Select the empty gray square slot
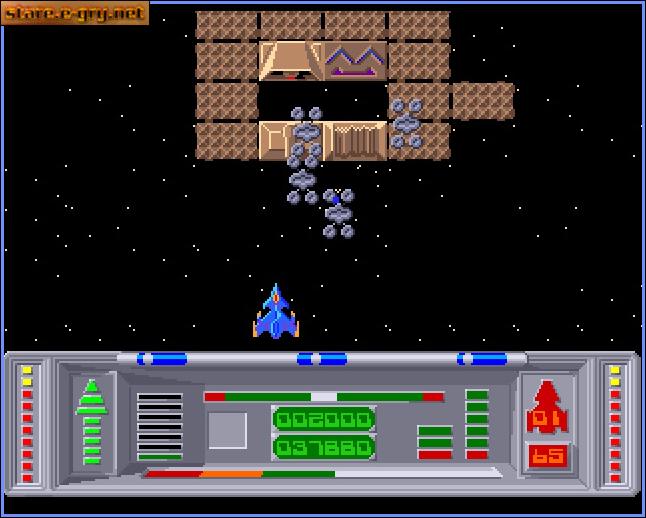 click(x=227, y=431)
